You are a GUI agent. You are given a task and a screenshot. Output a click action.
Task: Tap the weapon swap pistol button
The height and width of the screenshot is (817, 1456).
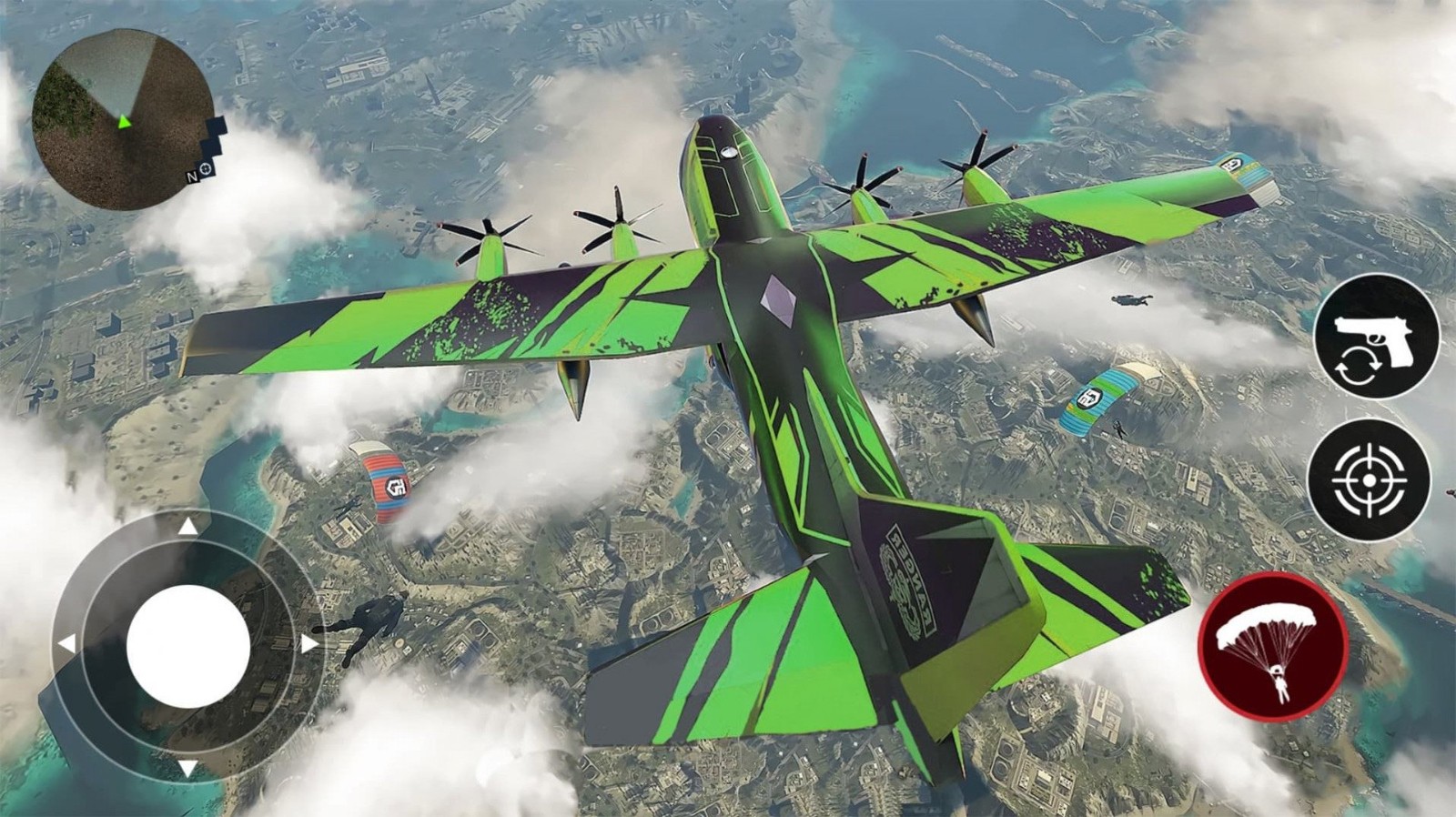pyautogui.click(x=1376, y=336)
